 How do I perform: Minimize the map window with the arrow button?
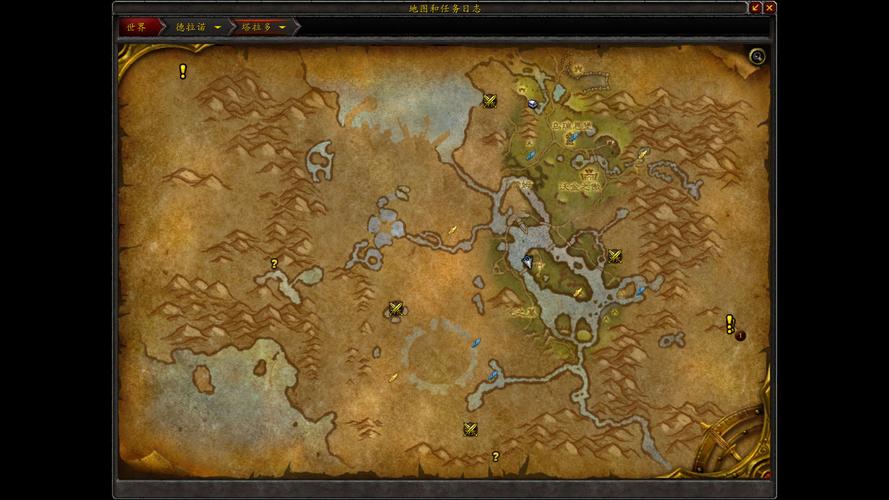755,7
